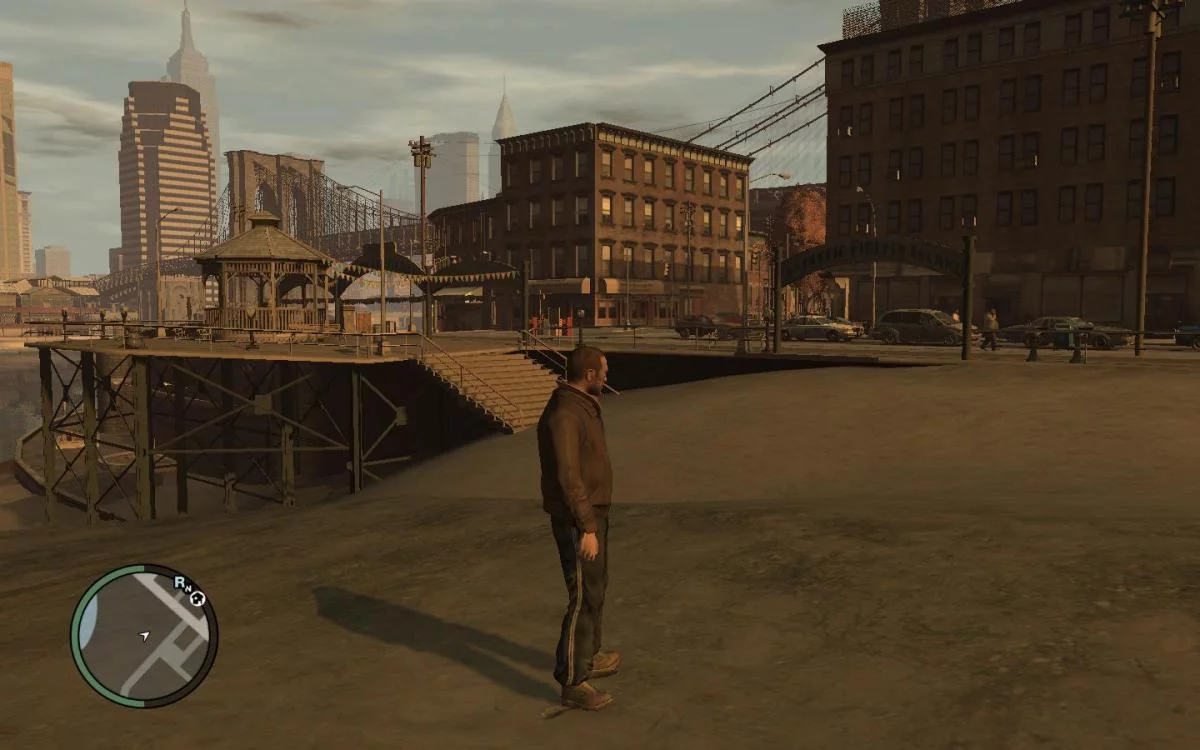Select the R mission marker on the radar
This screenshot has height=750, width=1200.
[179, 581]
